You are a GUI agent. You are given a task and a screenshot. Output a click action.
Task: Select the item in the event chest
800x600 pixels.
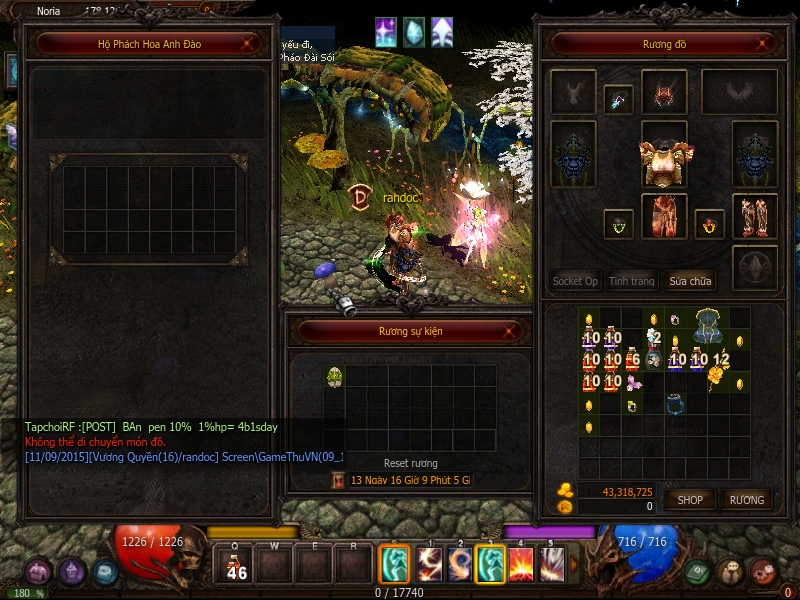[335, 376]
